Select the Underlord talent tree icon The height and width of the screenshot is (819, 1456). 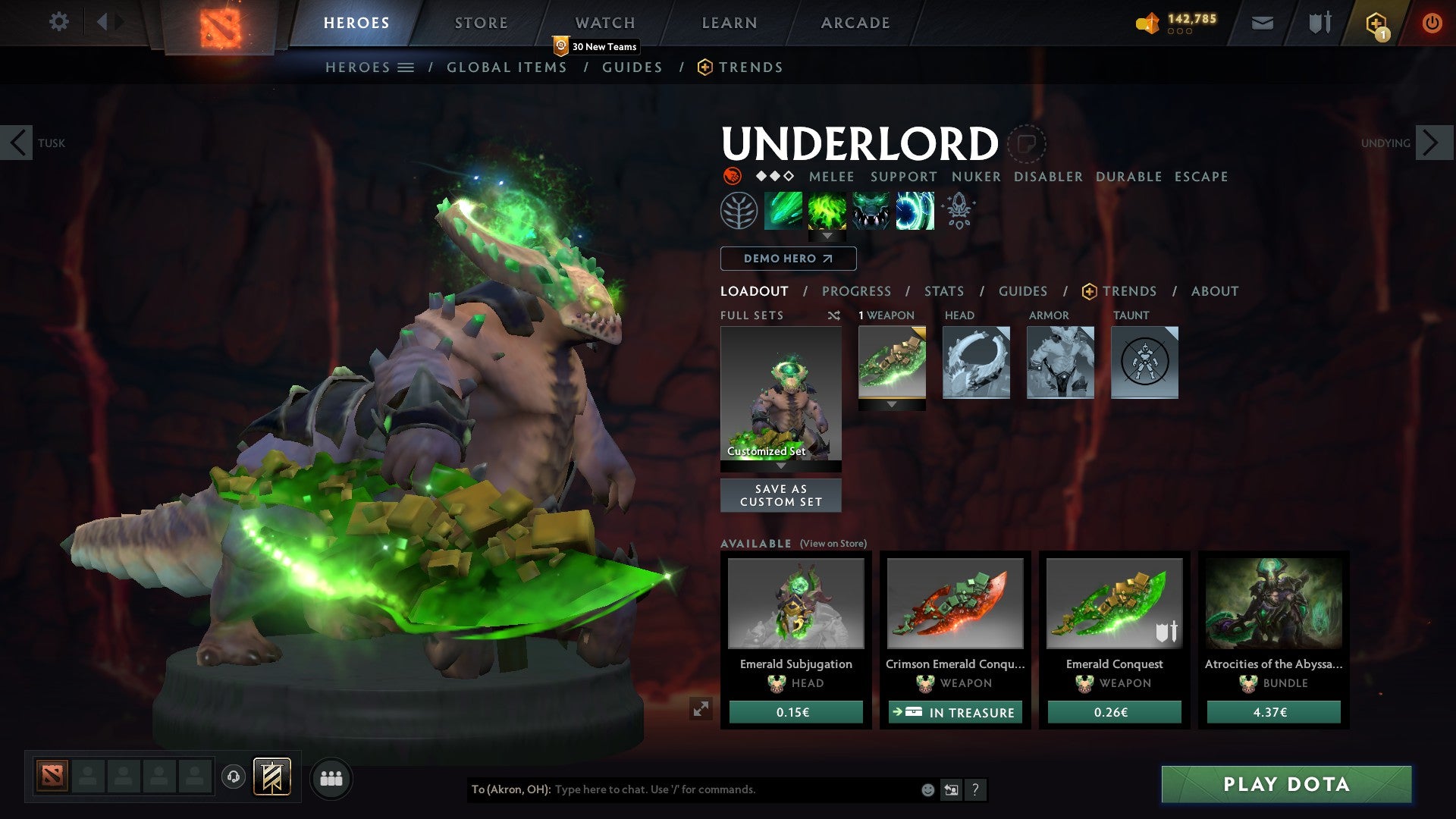click(739, 211)
